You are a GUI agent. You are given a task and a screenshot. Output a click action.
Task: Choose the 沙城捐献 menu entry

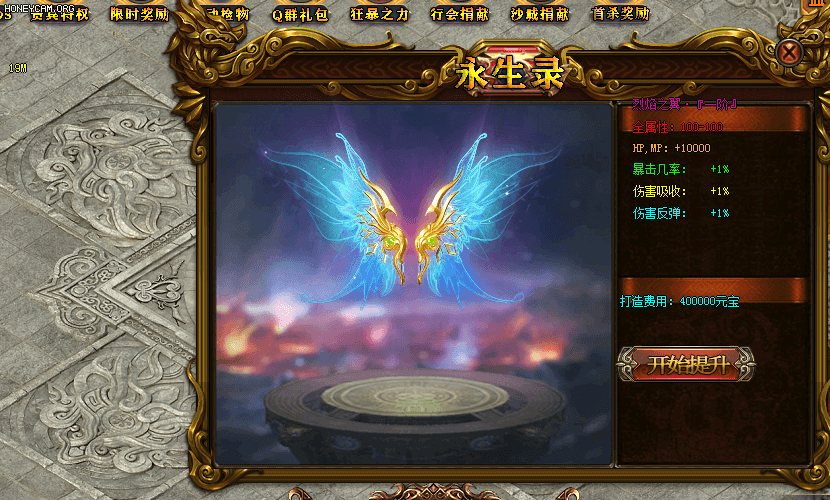pos(540,15)
